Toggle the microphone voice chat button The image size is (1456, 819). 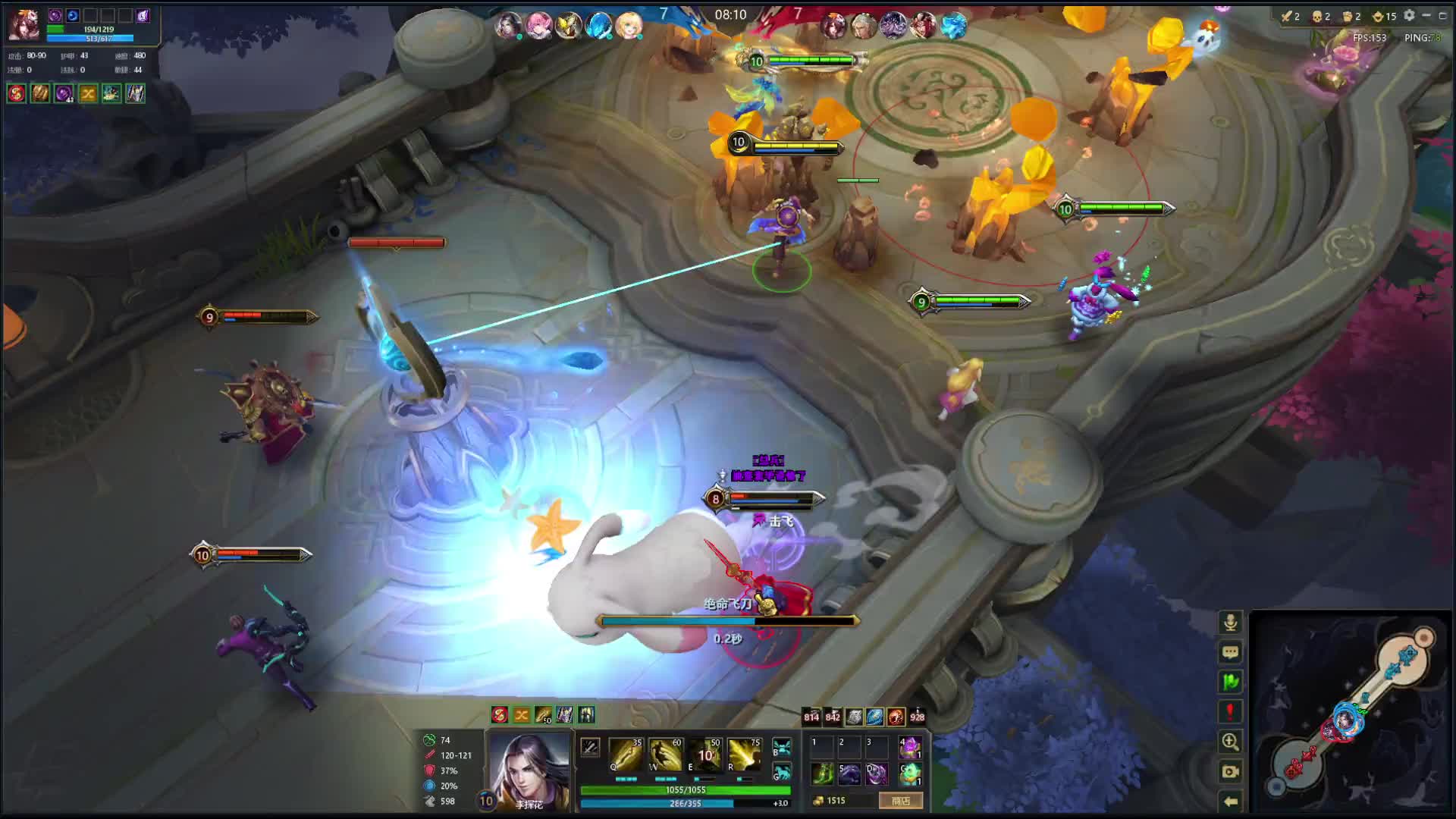(1230, 623)
